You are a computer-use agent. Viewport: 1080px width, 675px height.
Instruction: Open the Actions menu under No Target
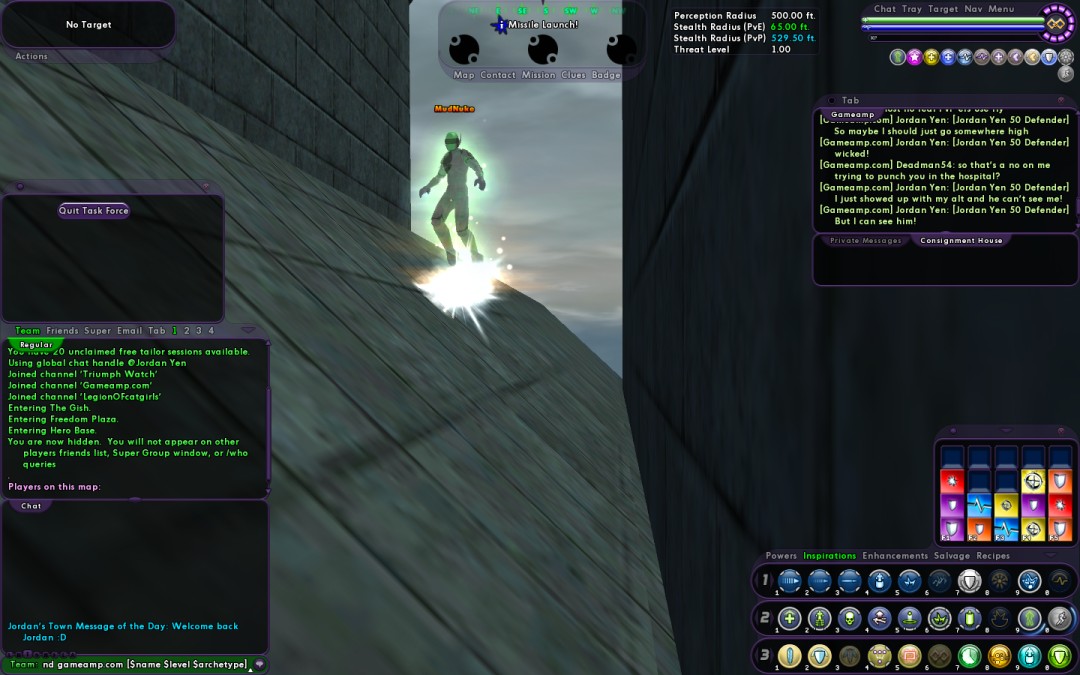pos(31,57)
